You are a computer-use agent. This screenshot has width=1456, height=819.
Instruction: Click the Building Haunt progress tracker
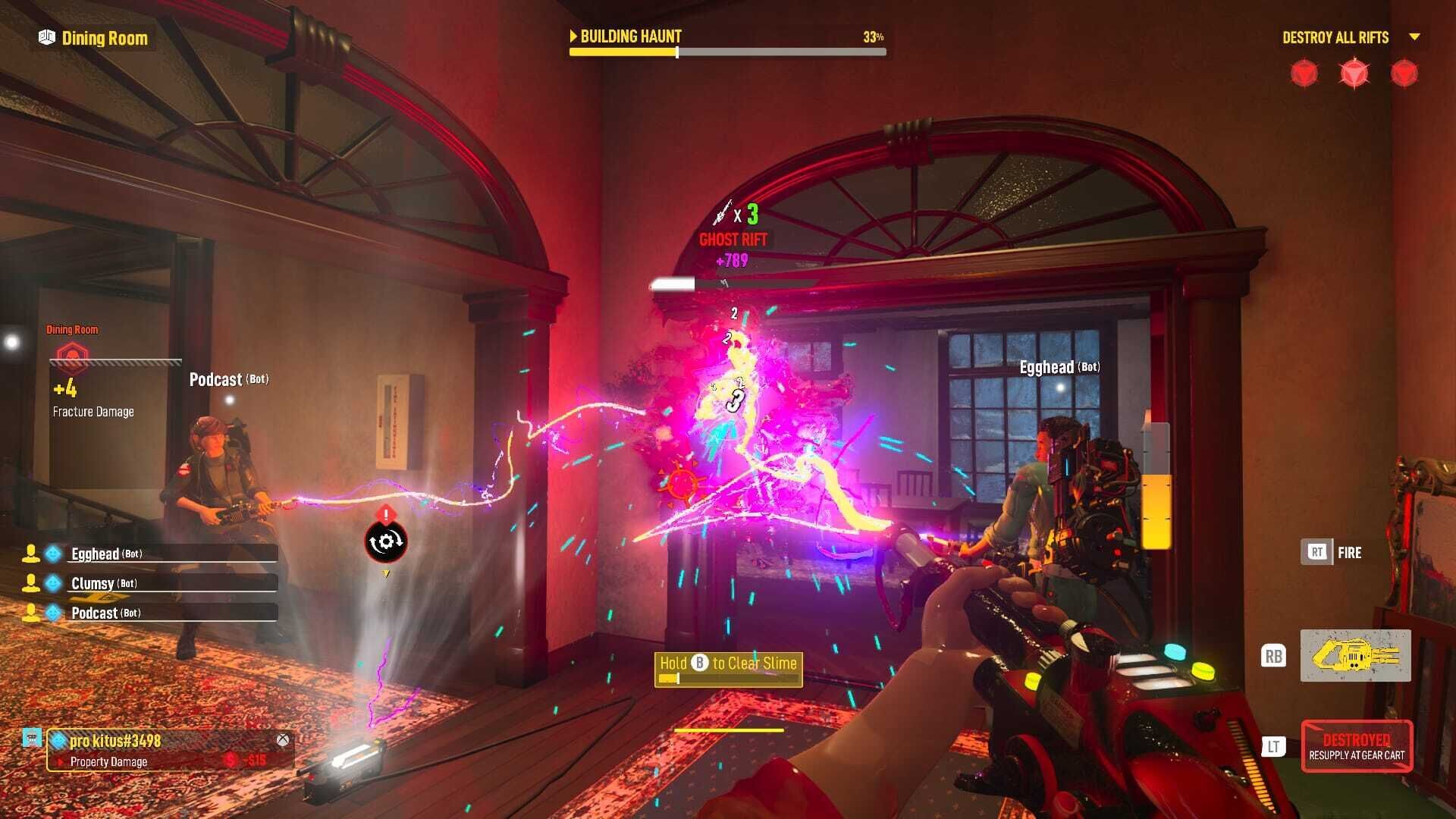(x=726, y=43)
